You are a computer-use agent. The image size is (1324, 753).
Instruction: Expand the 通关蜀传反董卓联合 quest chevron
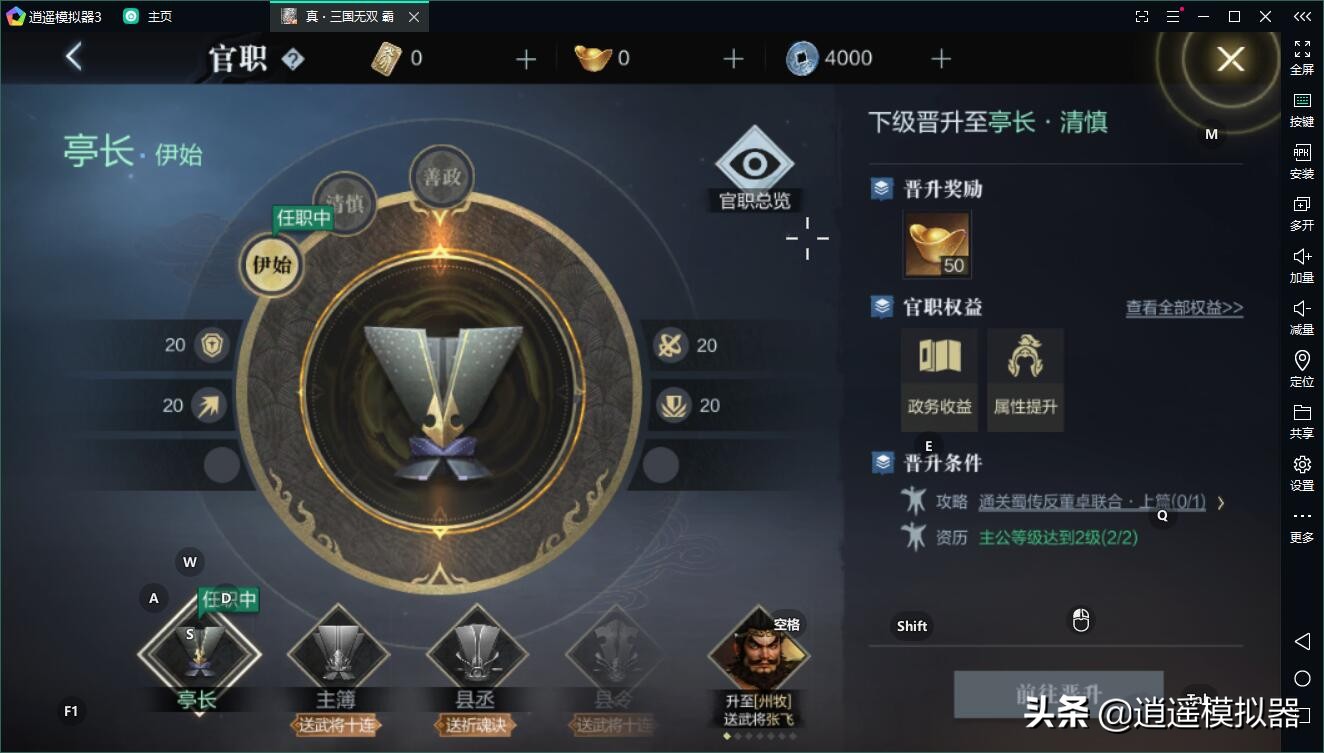click(x=1221, y=504)
